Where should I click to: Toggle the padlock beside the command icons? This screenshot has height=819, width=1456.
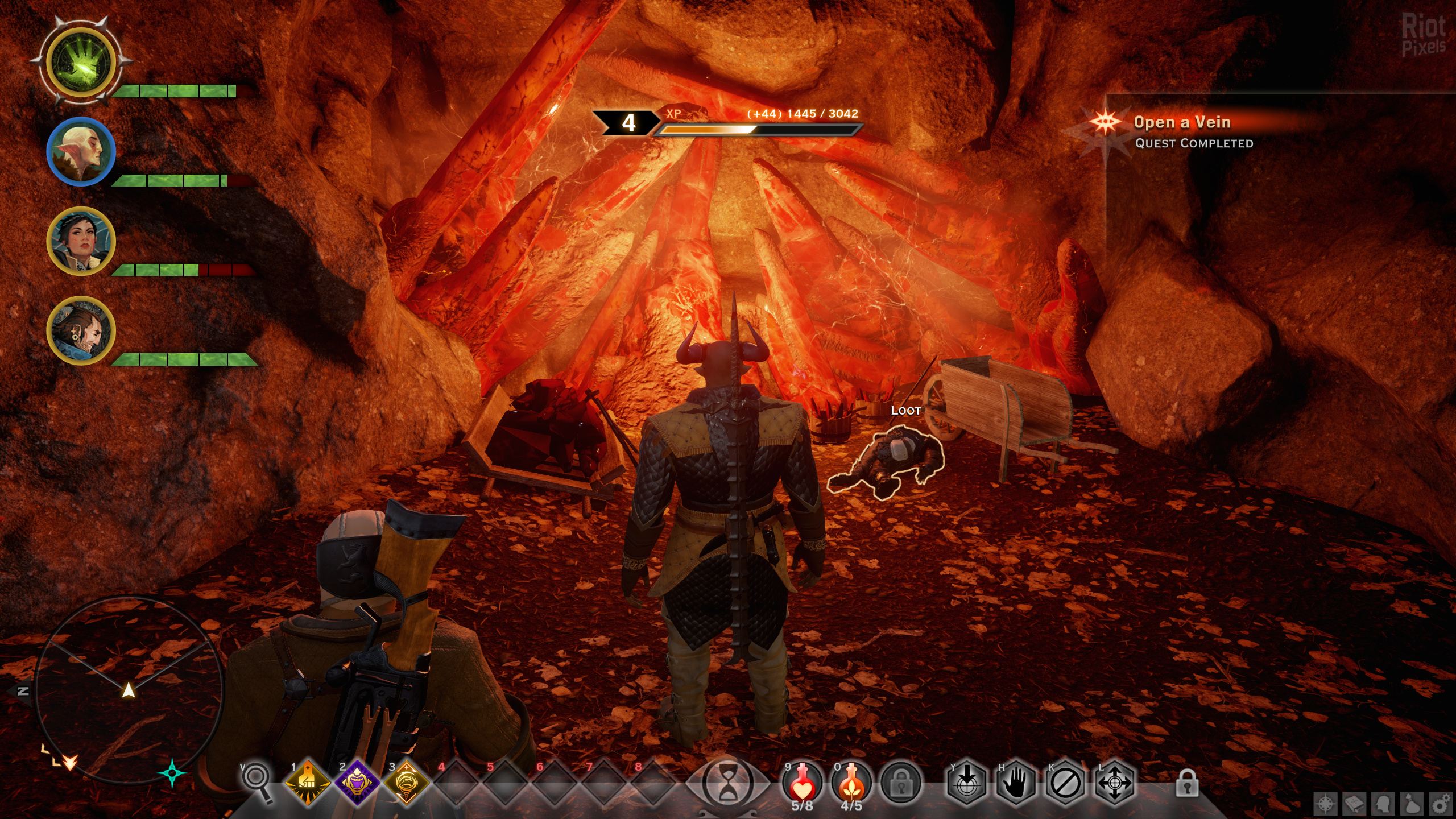[x=1187, y=783]
